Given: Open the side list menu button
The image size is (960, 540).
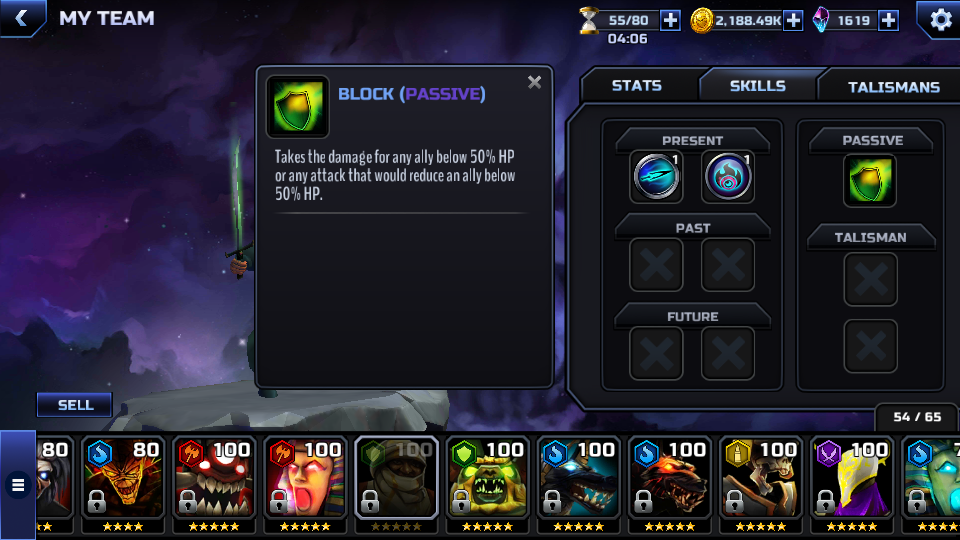Looking at the screenshot, I should tap(17, 486).
